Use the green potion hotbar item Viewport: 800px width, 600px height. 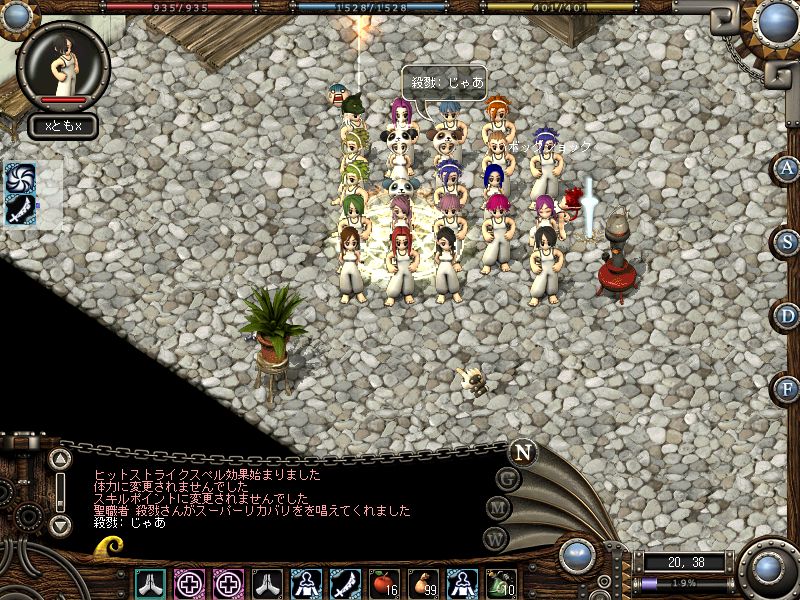tap(501, 582)
